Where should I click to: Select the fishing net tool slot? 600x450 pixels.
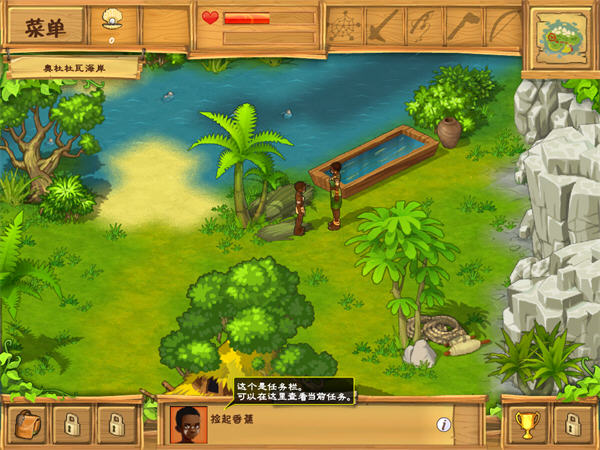pos(344,25)
